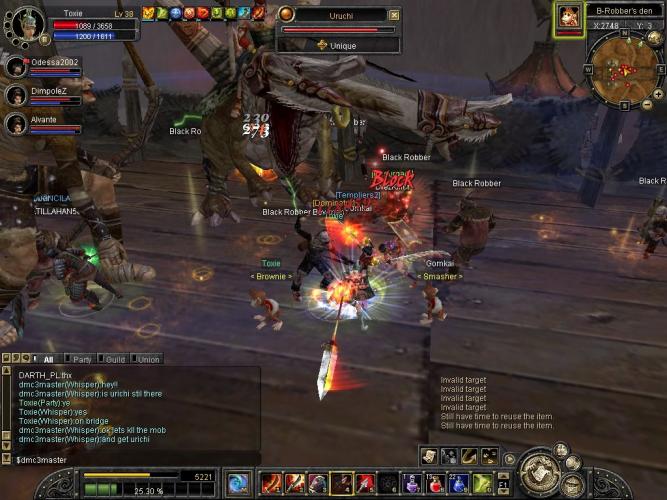Select party member DimpoleZ
Viewport: 667px width, 500px height.
click(16, 96)
